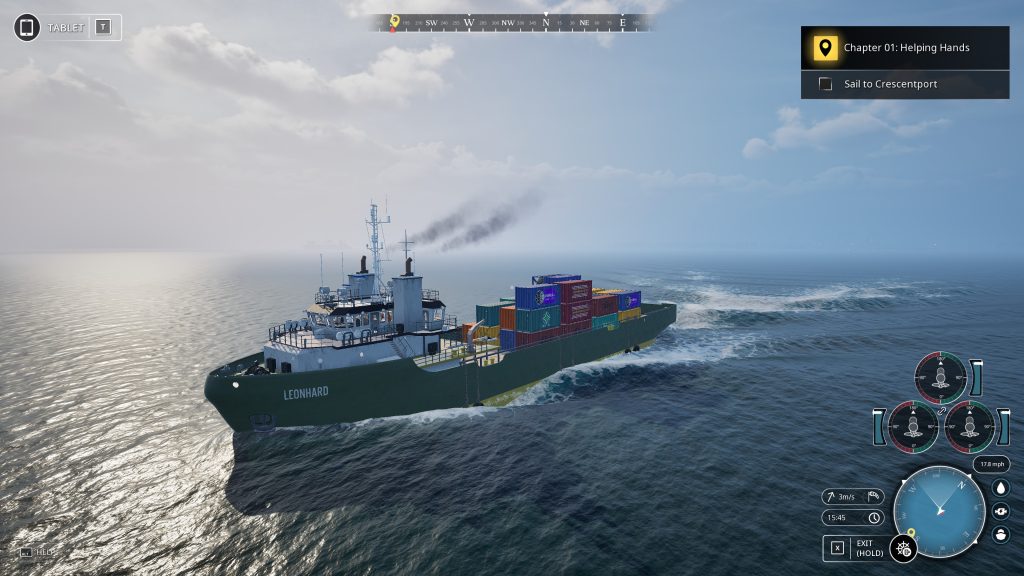The height and width of the screenshot is (576, 1024).
Task: Click the captain icon below the engine icon
Action: pos(1001,534)
